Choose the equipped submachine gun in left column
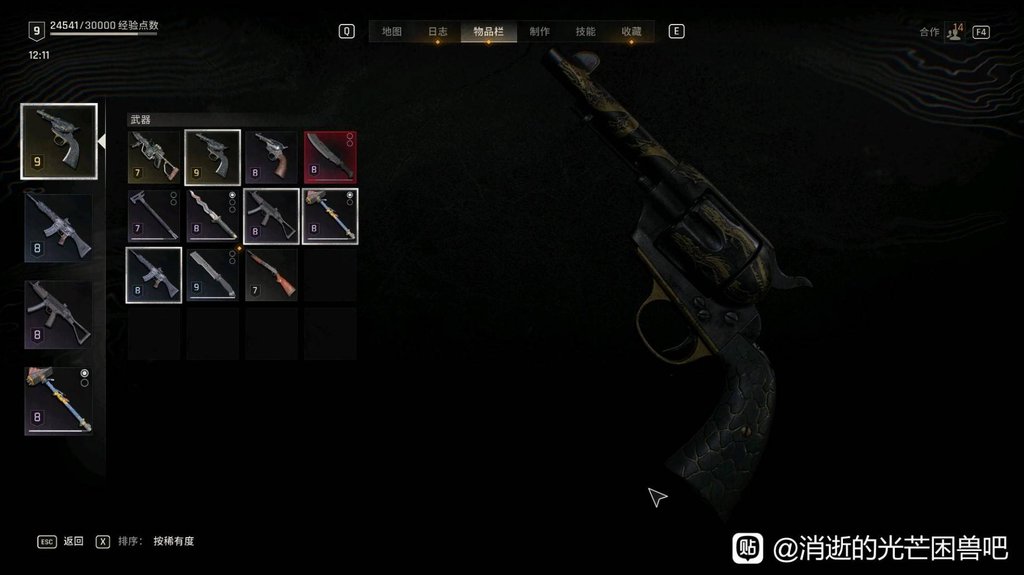 click(59, 315)
